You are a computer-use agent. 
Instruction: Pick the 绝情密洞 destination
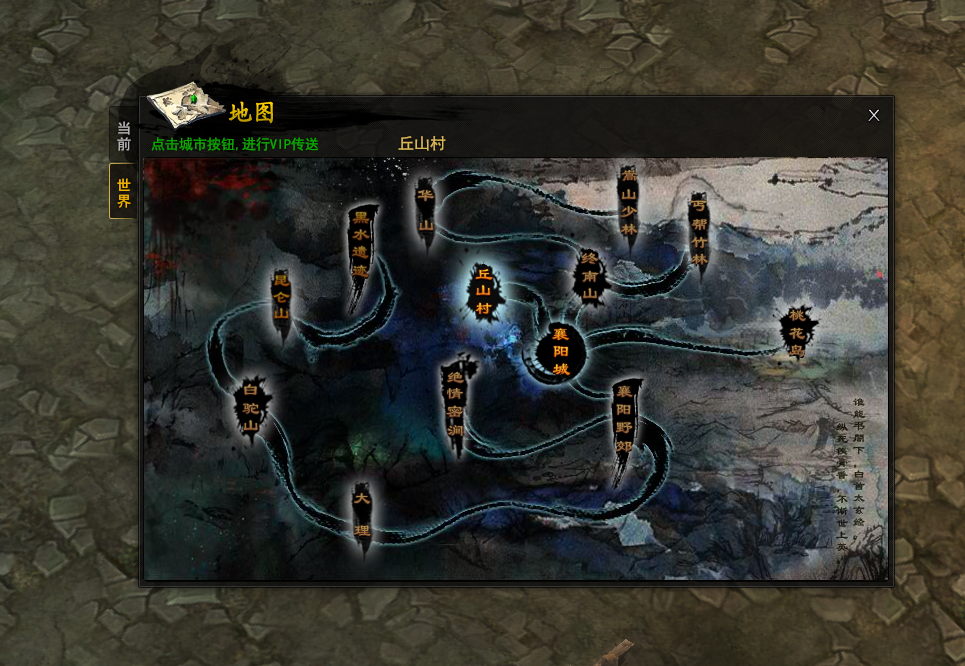tap(455, 402)
